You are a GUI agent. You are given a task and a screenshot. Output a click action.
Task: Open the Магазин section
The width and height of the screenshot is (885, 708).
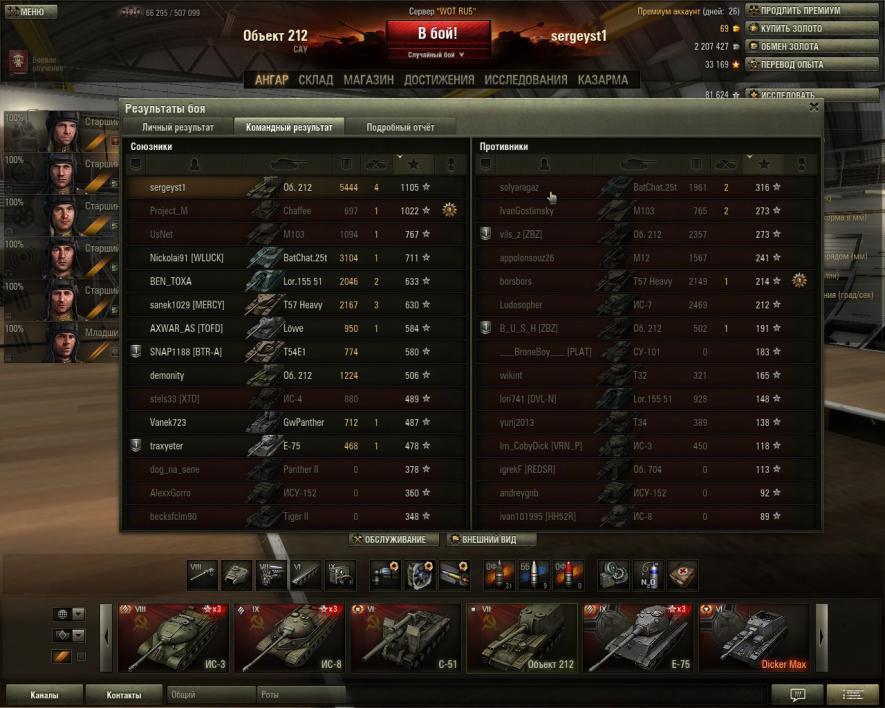pyautogui.click(x=368, y=80)
